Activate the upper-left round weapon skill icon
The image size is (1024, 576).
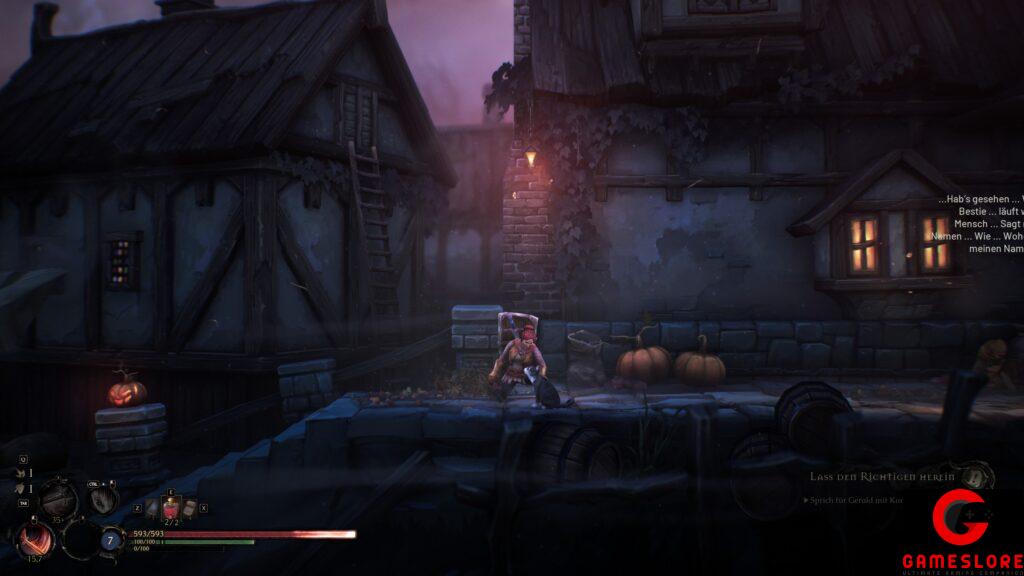(58, 497)
